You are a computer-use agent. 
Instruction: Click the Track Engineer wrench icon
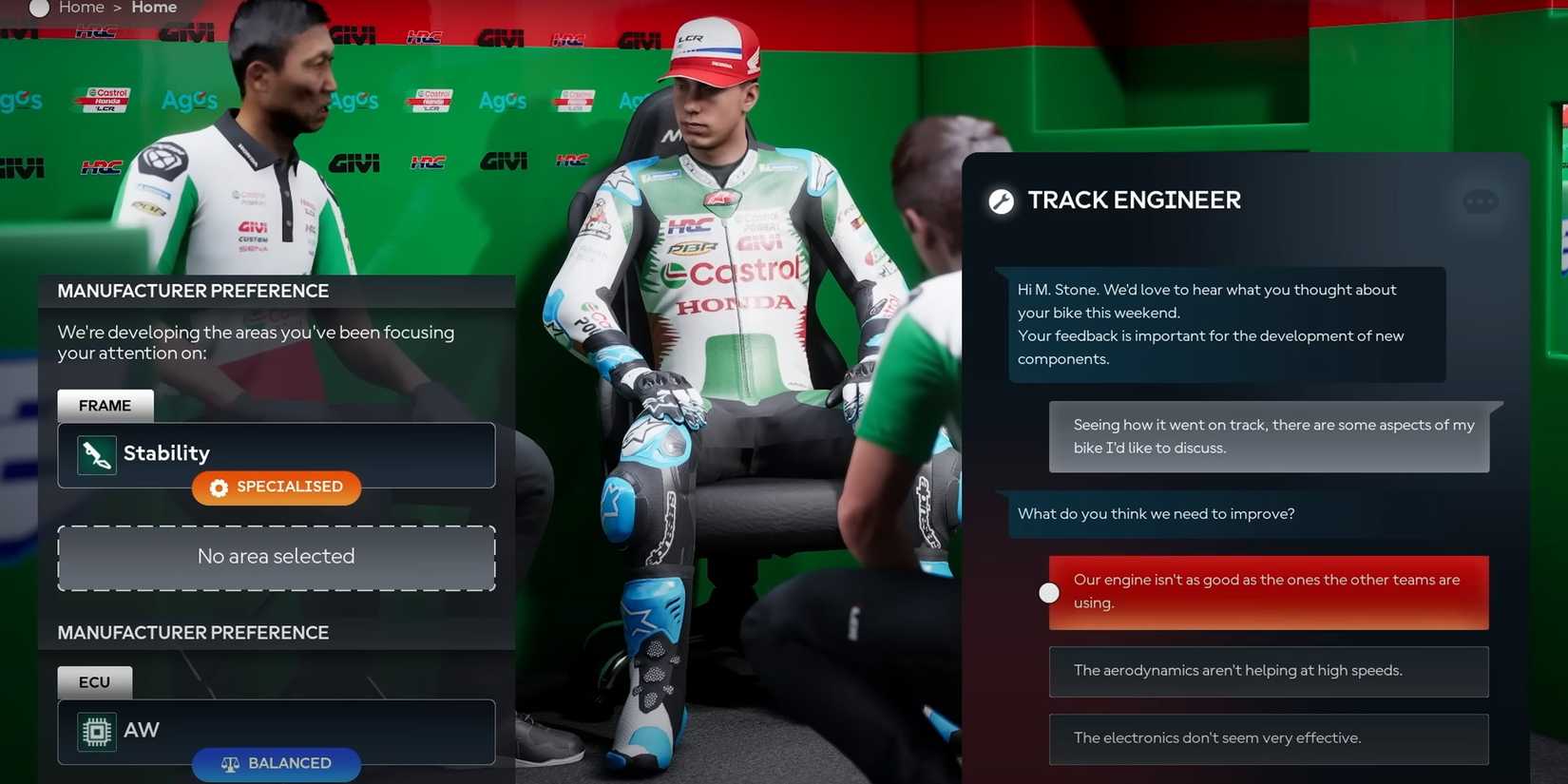point(1002,200)
